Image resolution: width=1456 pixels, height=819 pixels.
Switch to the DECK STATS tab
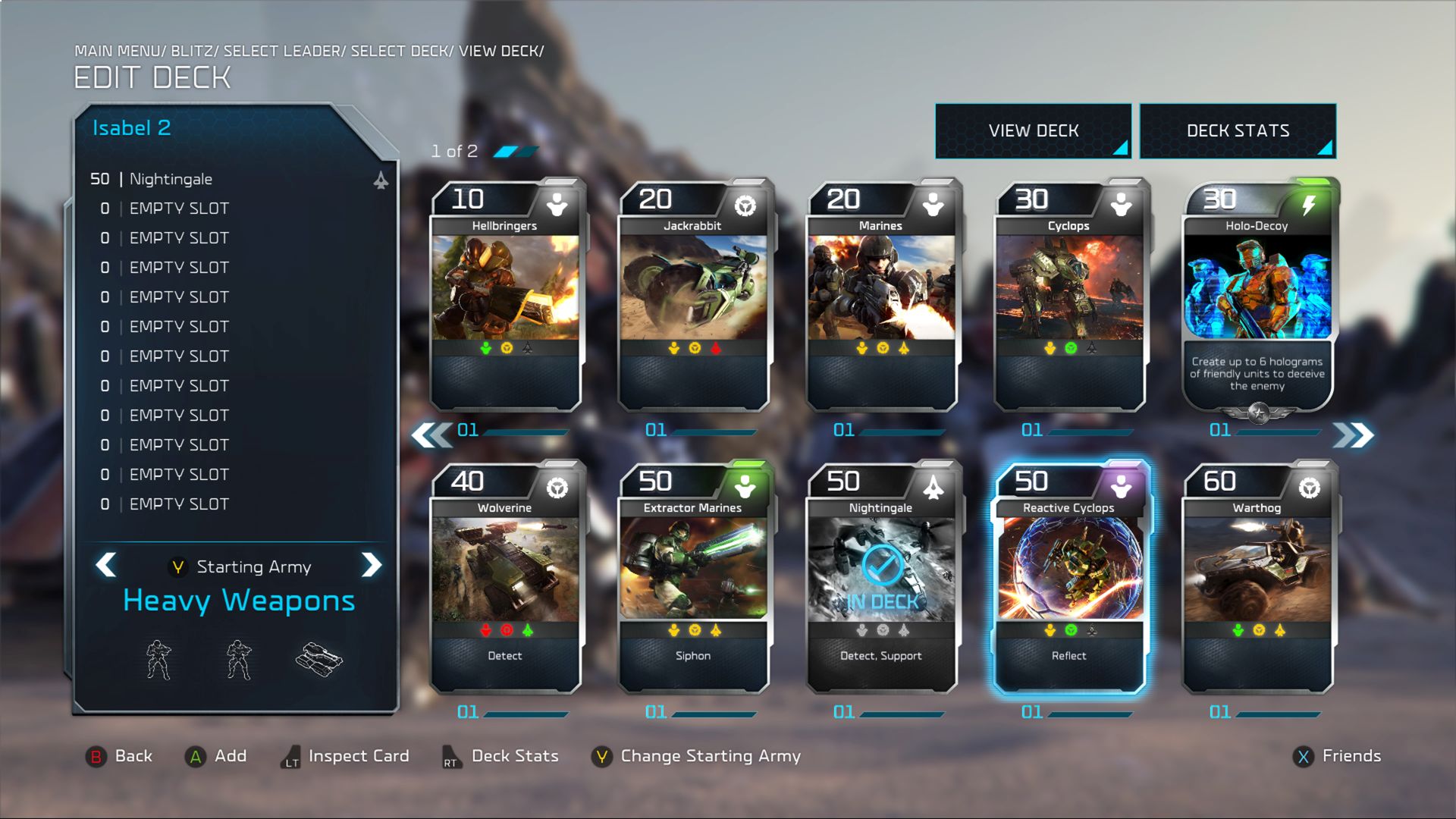[x=1237, y=130]
